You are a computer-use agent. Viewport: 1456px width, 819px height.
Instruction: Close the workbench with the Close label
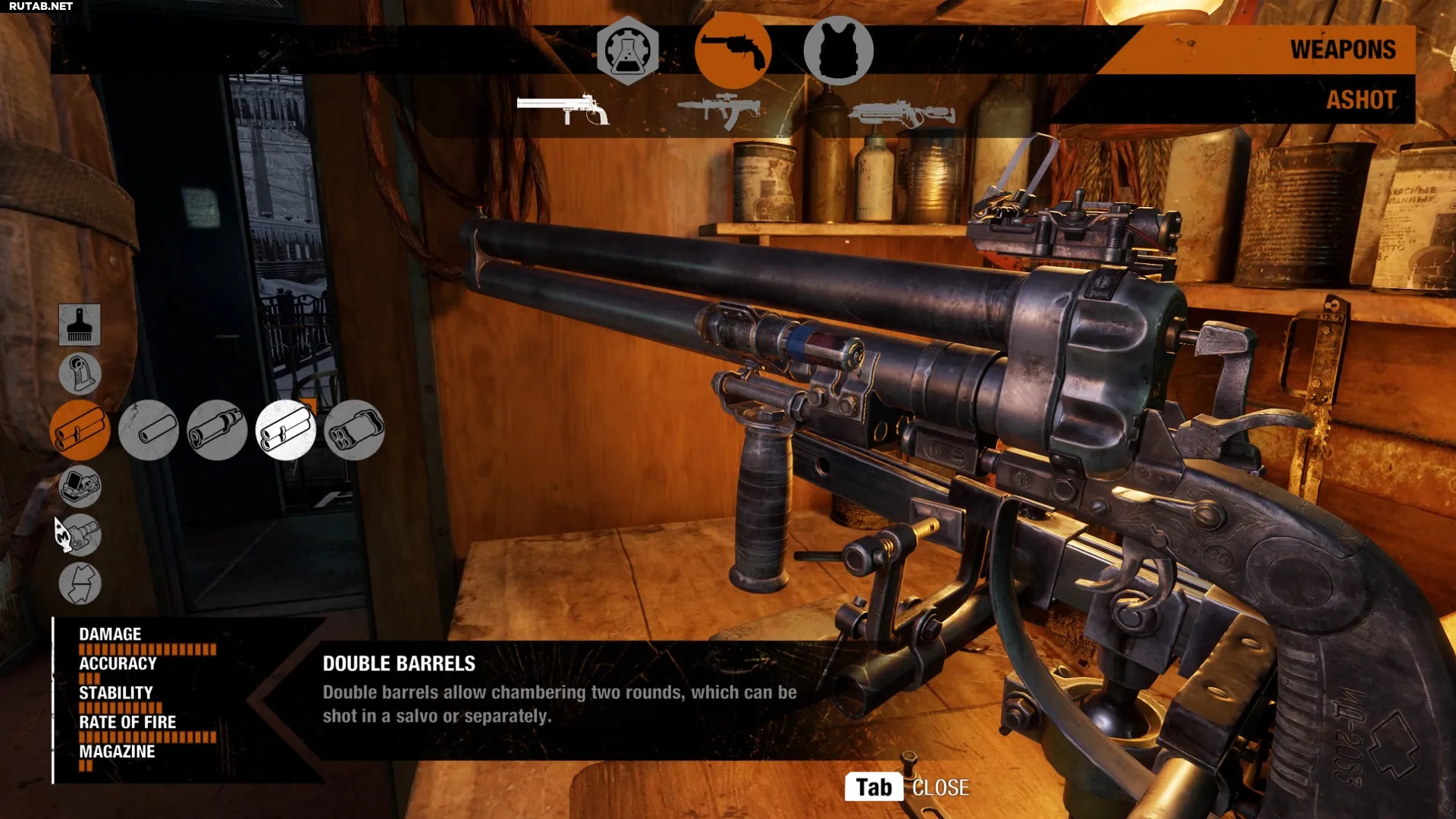tap(940, 788)
